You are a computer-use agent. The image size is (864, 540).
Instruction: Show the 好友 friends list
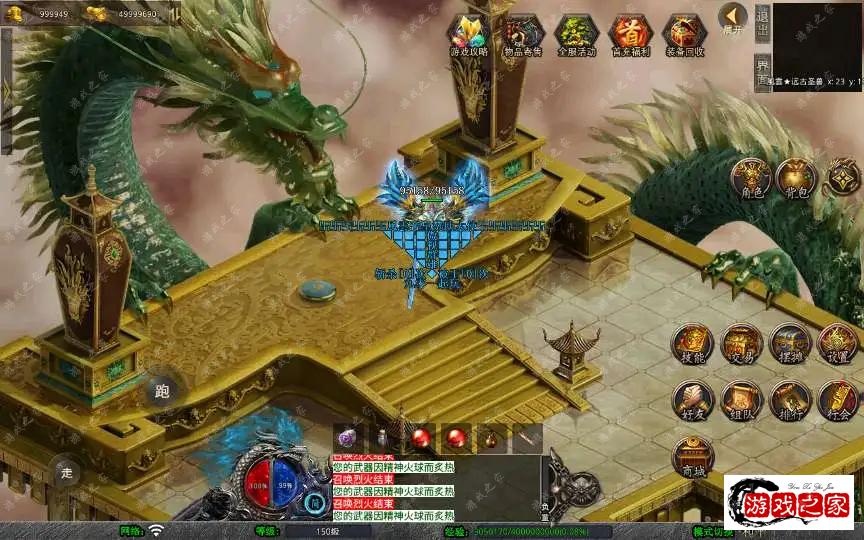[692, 398]
